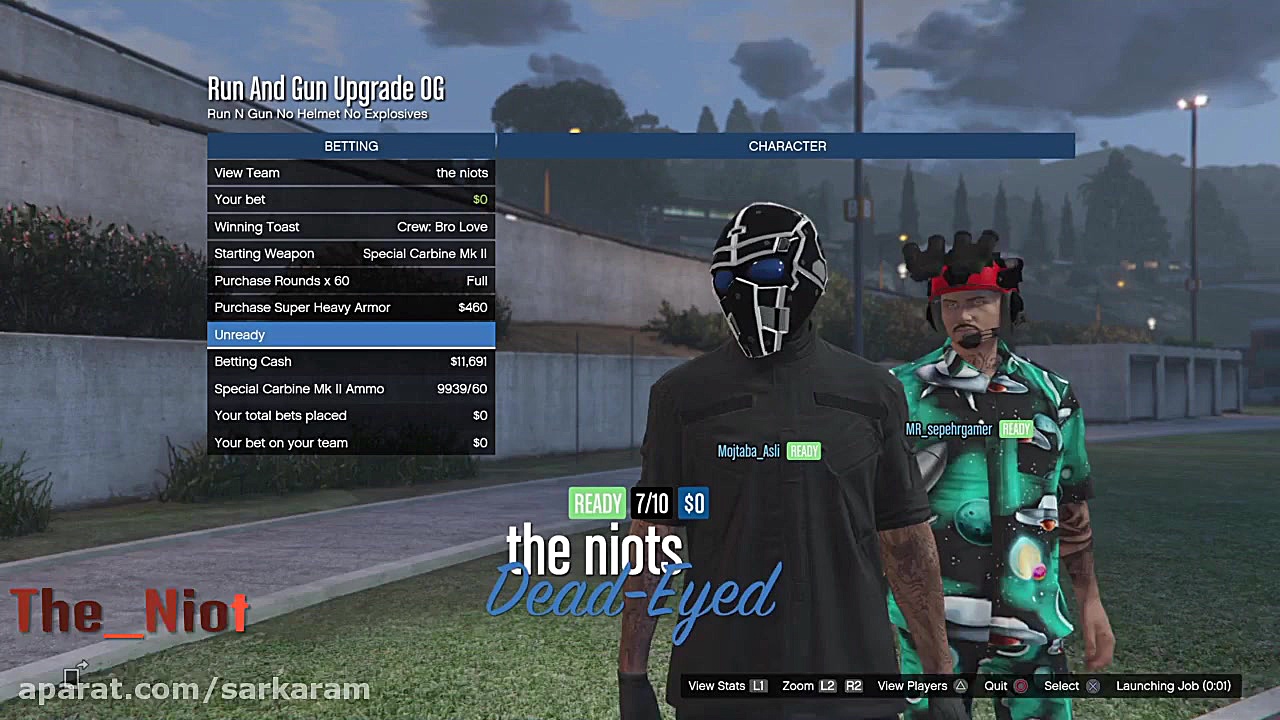1280x720 pixels.
Task: Click the X Select icon
Action: [x=1091, y=686]
